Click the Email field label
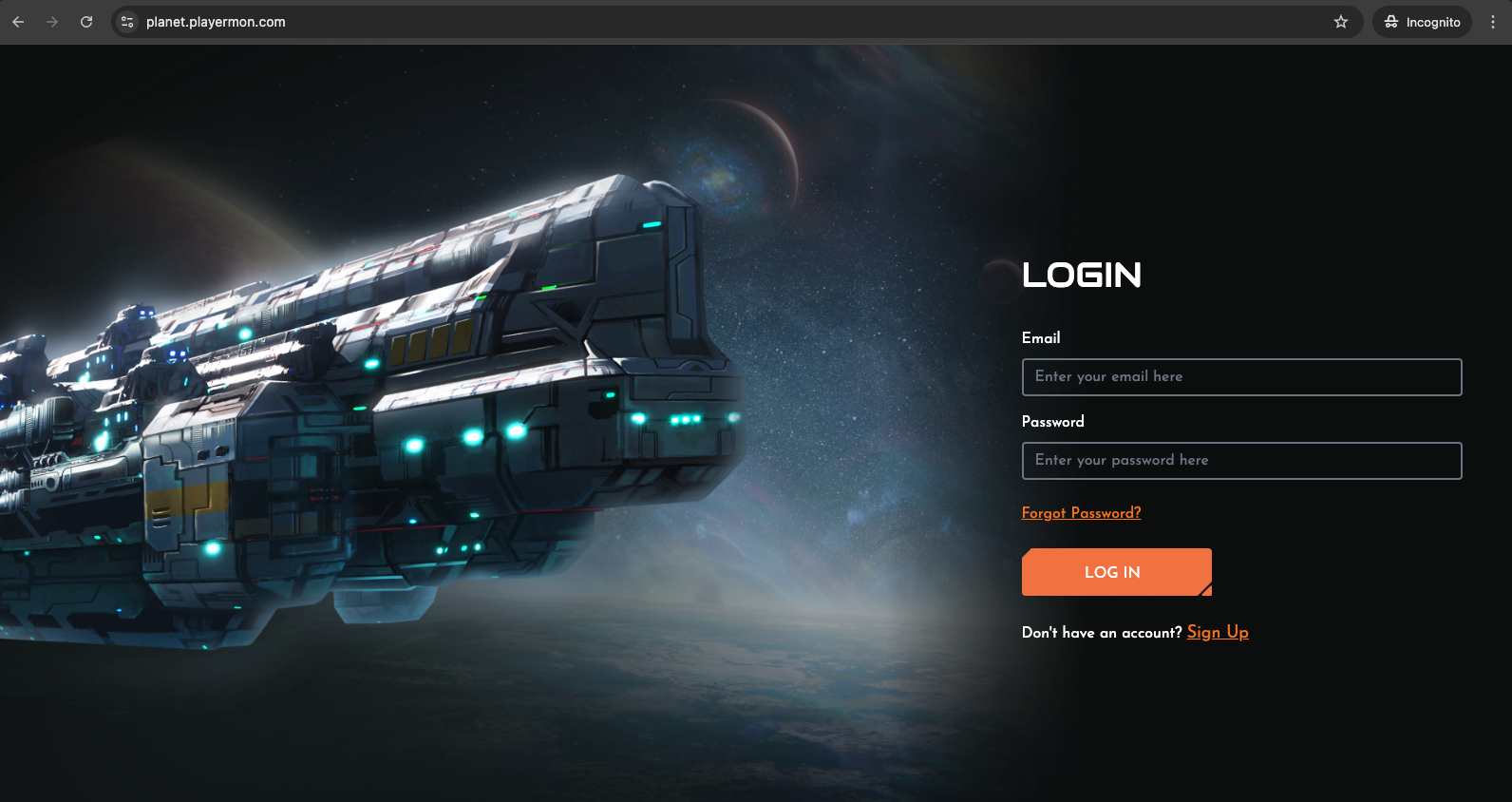The image size is (1512, 802). click(1041, 338)
